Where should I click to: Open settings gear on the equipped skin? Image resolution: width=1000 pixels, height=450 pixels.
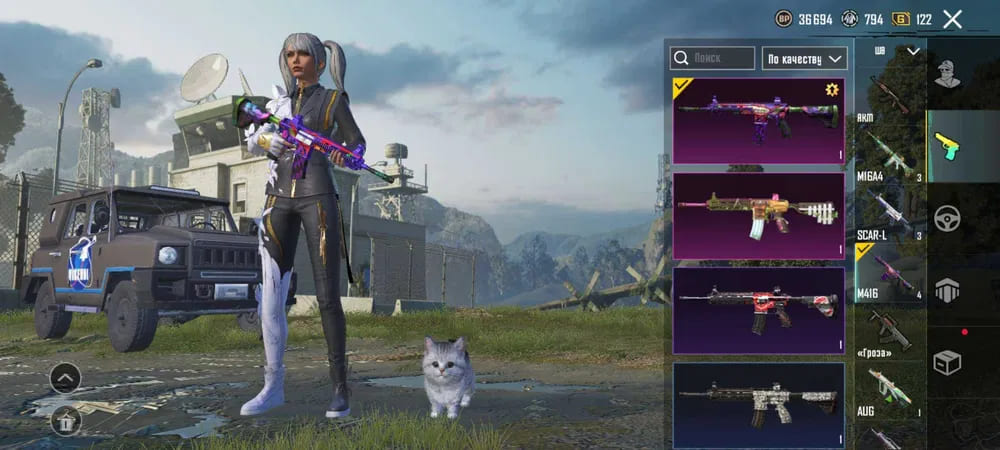[x=830, y=90]
